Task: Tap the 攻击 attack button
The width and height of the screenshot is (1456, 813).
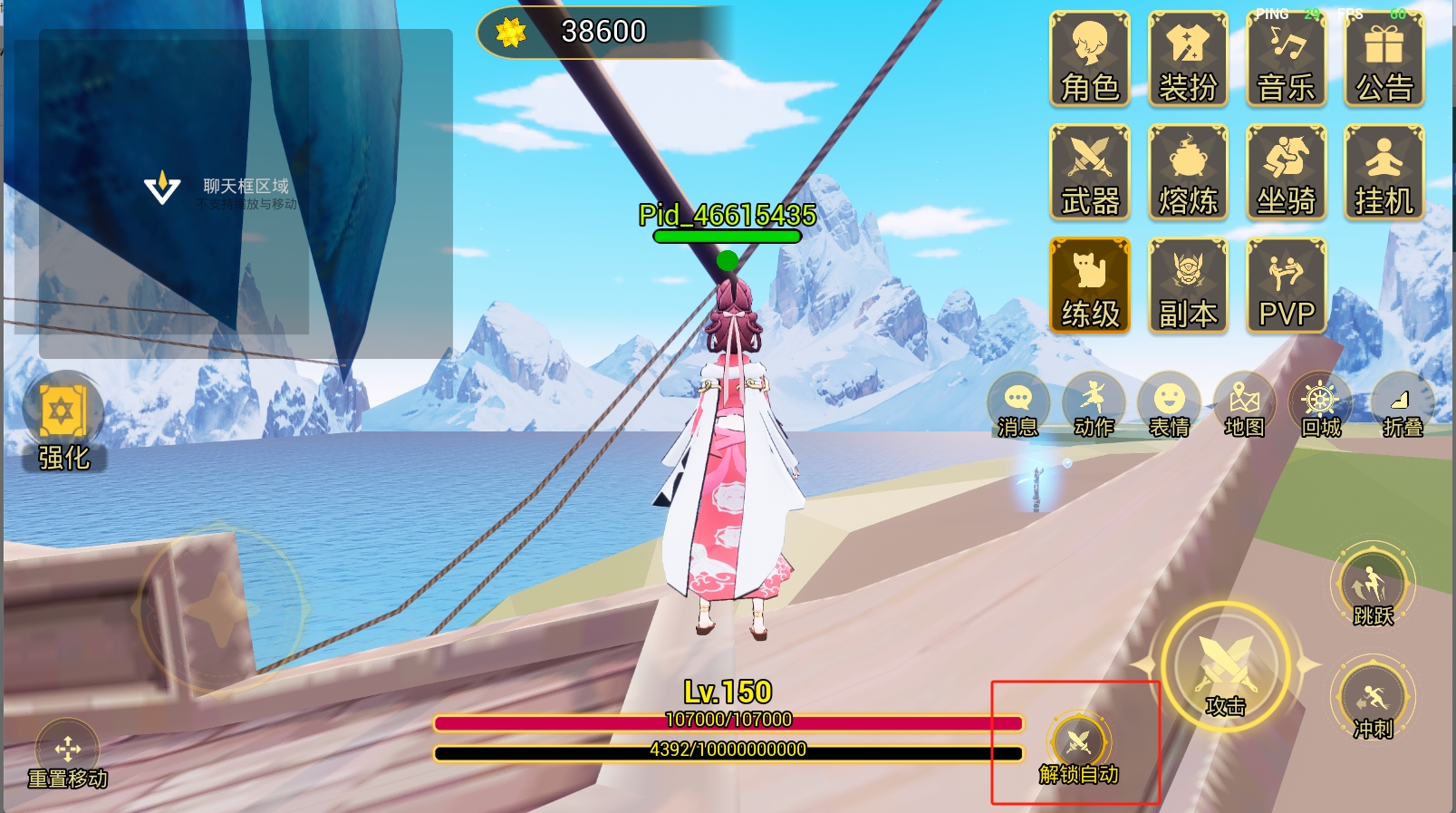Action: tap(1225, 670)
